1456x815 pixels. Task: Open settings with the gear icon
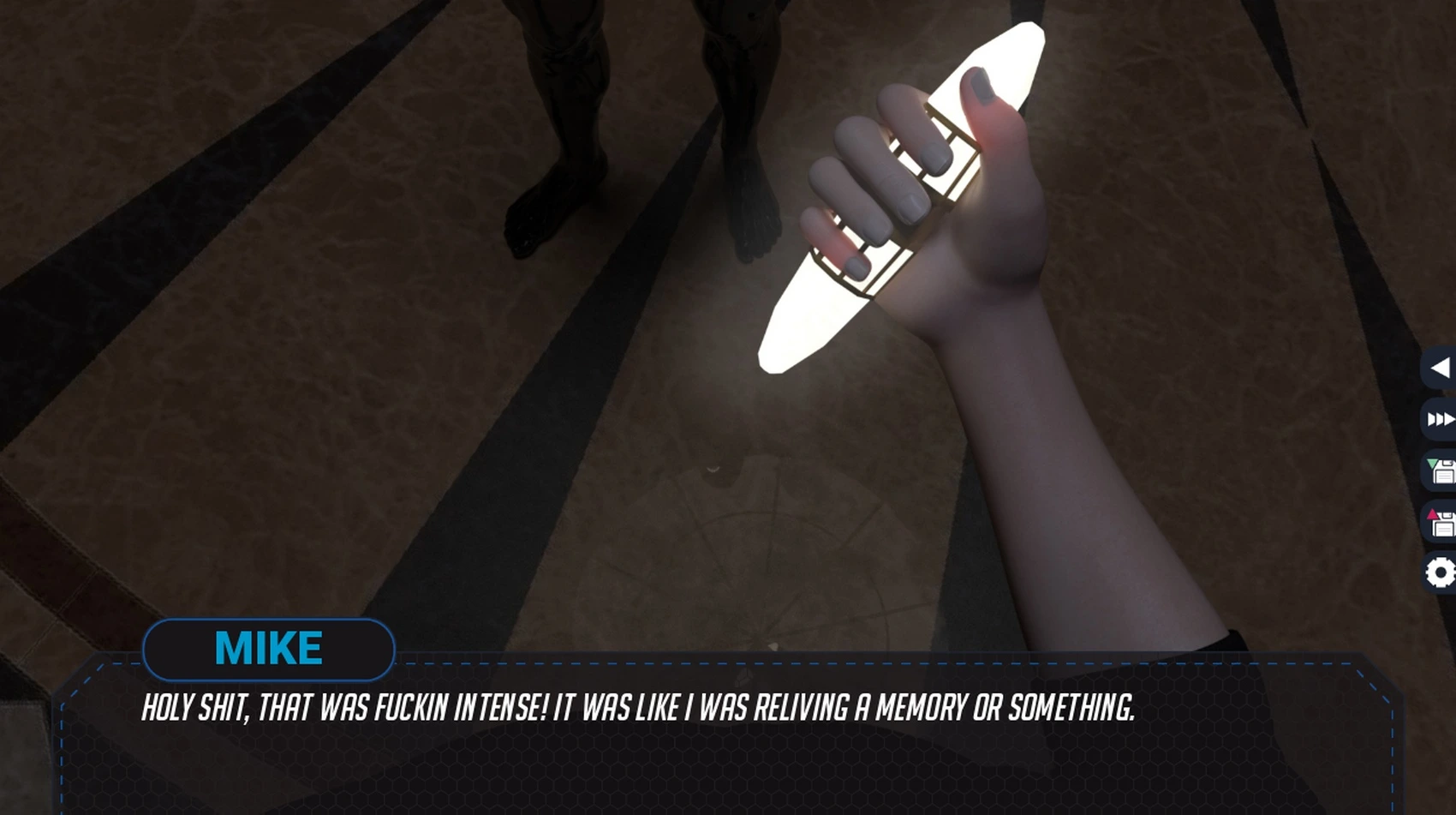[1441, 572]
